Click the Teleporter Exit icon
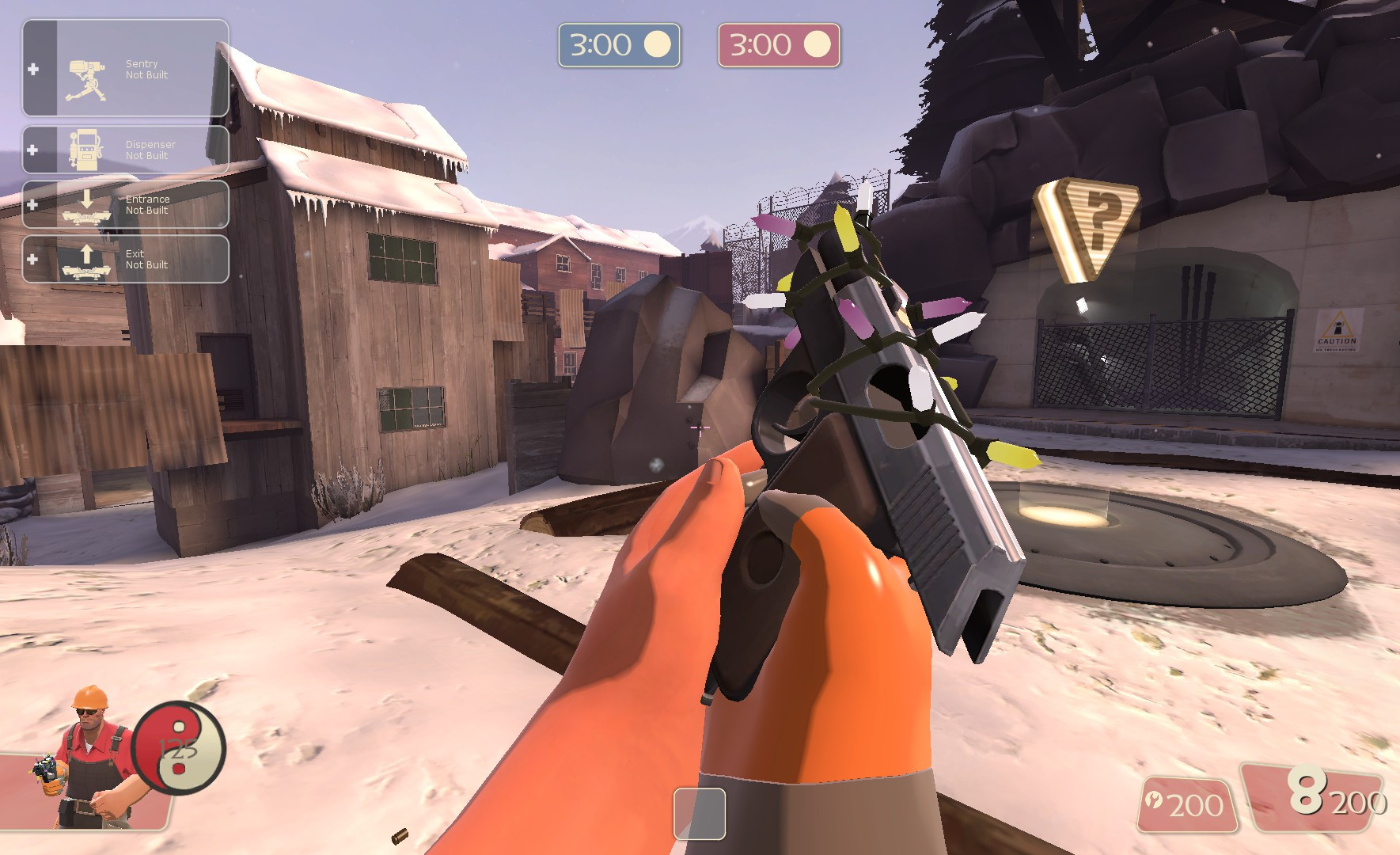 click(x=87, y=259)
